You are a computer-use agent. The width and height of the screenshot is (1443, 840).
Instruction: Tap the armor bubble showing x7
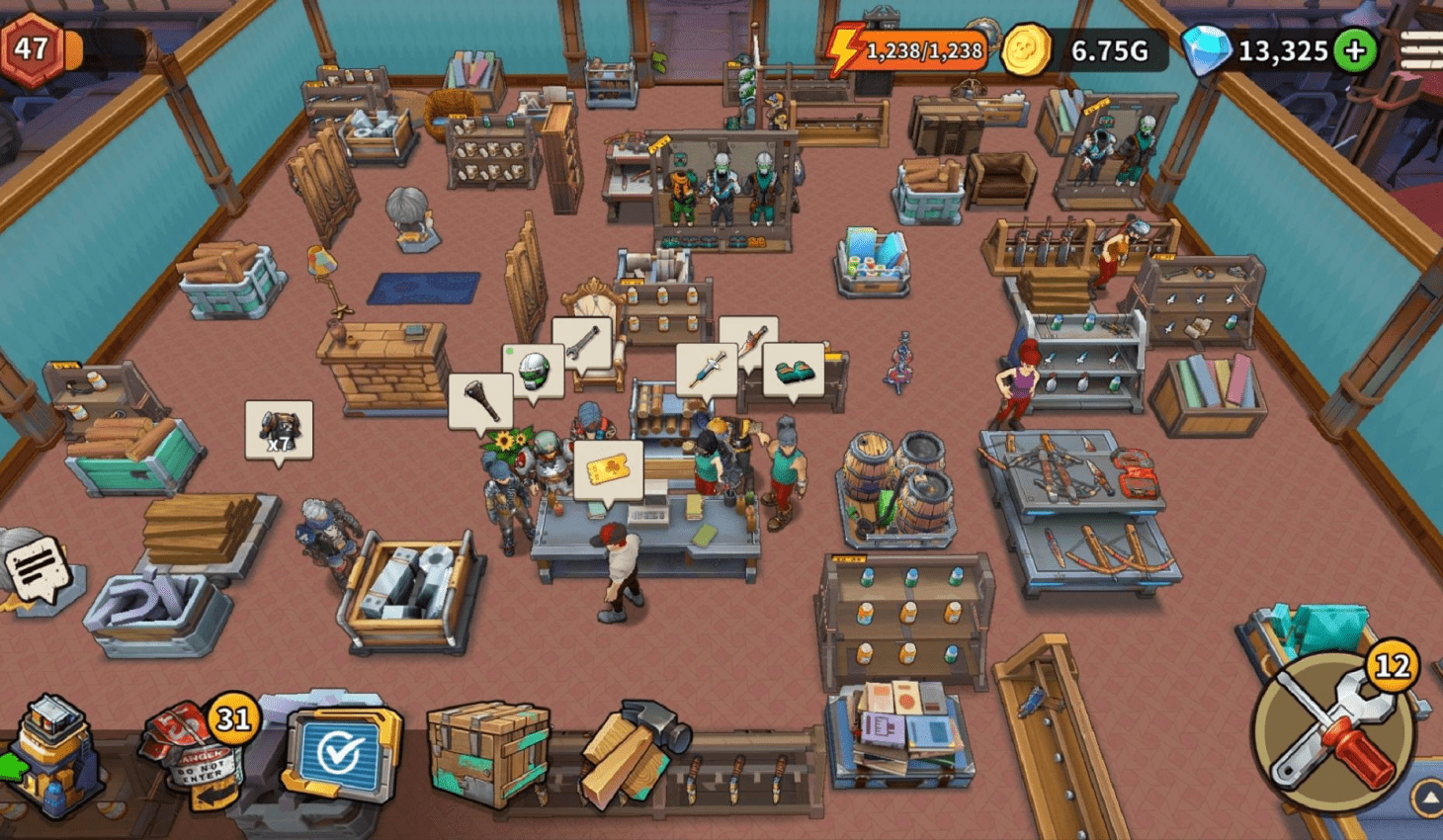coord(278,427)
